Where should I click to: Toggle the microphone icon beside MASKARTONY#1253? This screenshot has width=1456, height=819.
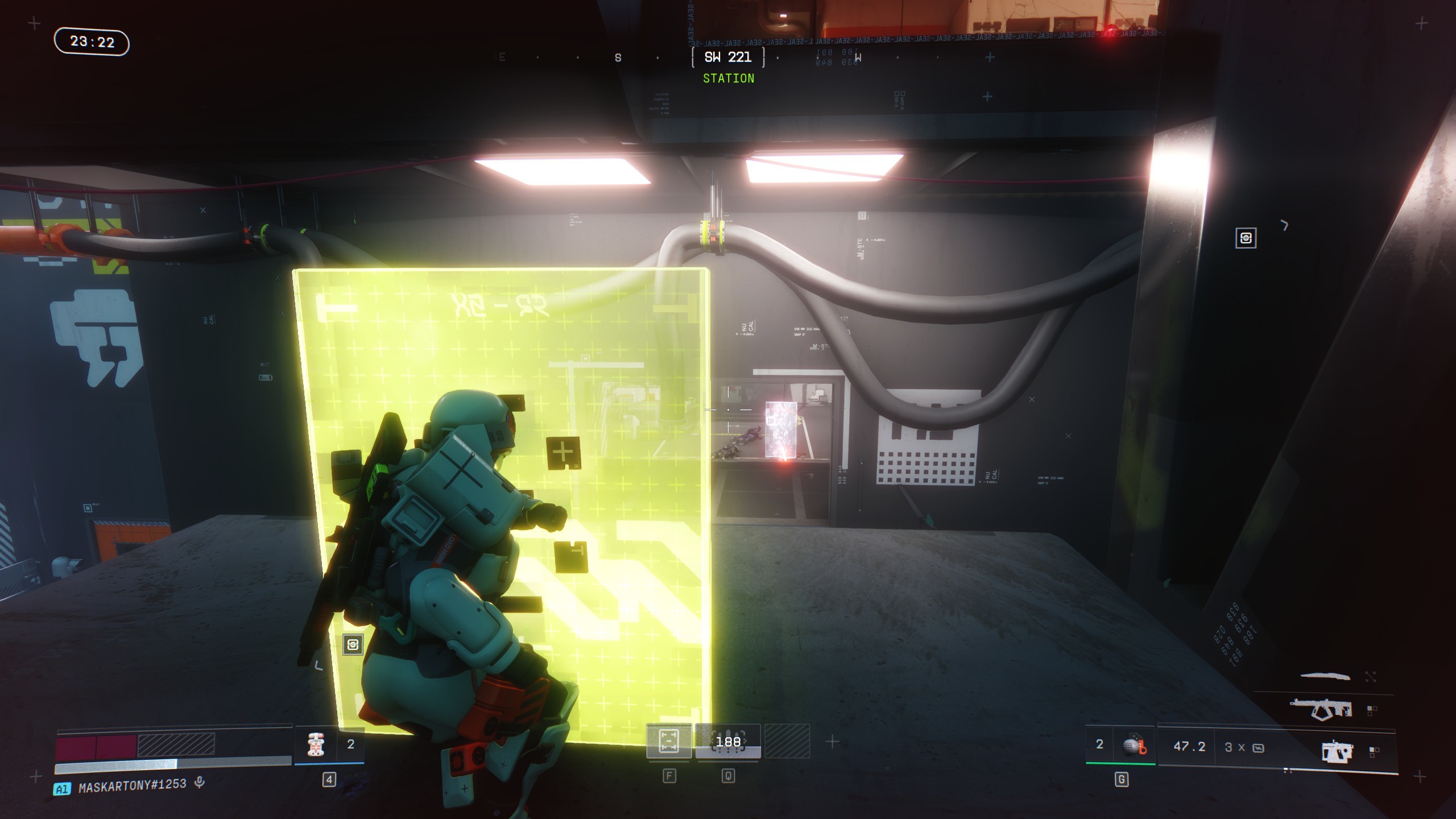[199, 783]
